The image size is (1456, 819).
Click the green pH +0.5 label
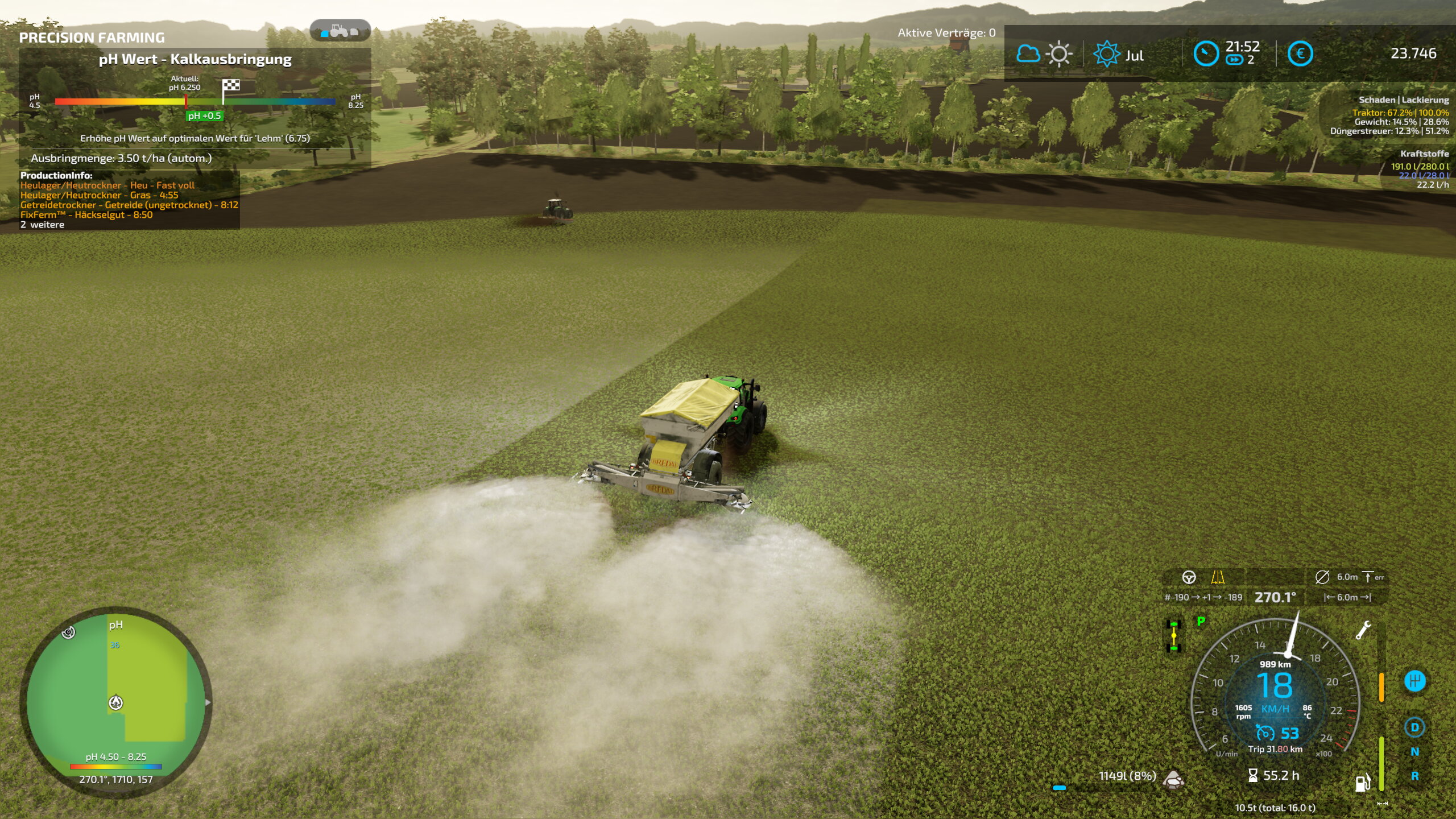click(x=205, y=116)
